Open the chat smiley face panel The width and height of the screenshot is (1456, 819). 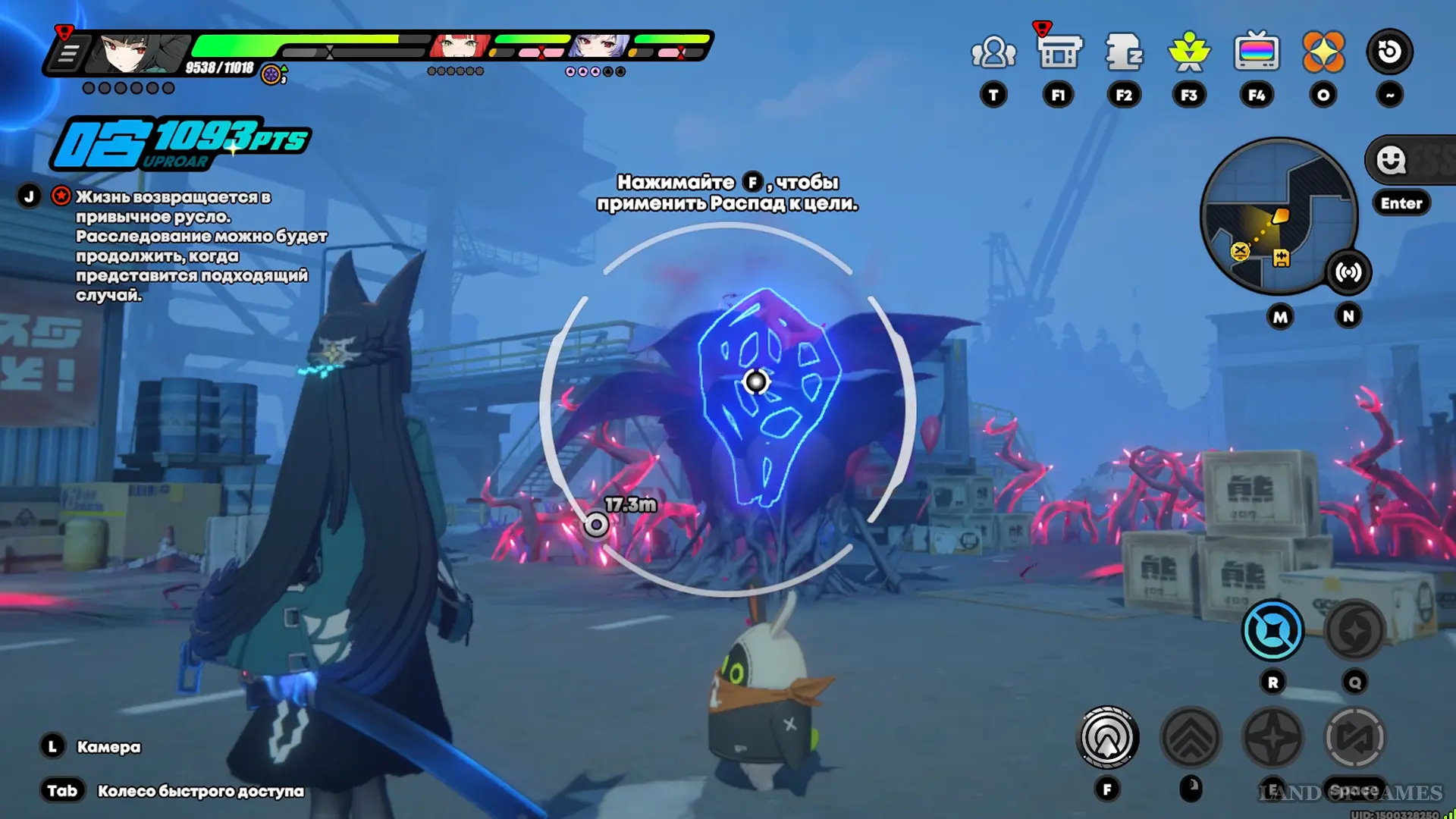point(1392,160)
